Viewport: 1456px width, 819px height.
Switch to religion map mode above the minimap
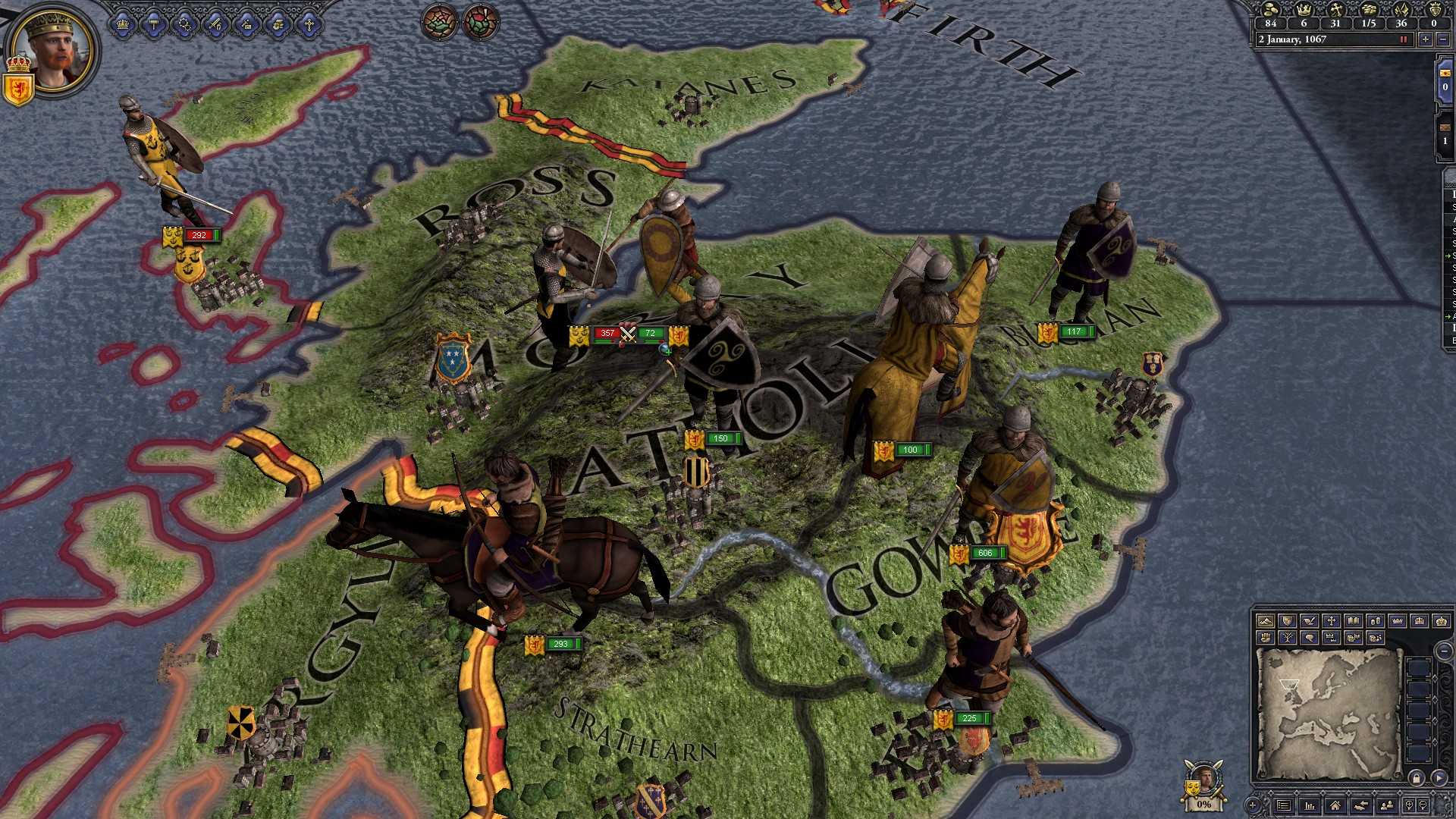point(1331,621)
